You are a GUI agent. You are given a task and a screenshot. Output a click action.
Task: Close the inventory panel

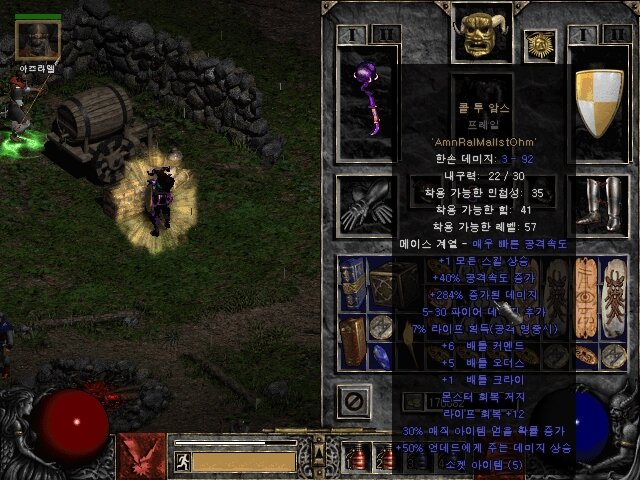coord(353,401)
